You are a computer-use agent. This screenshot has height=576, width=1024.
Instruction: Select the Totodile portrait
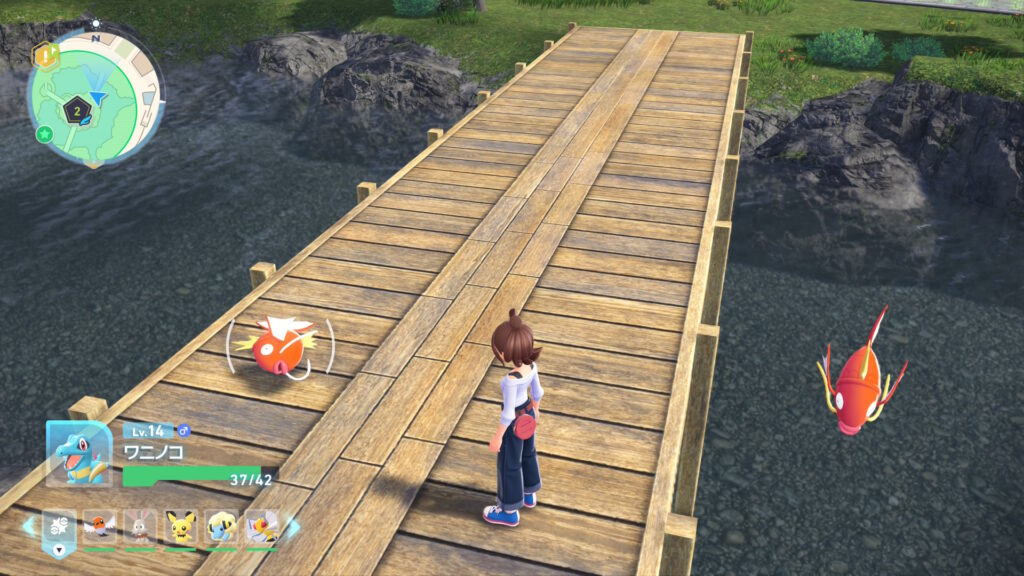click(78, 454)
